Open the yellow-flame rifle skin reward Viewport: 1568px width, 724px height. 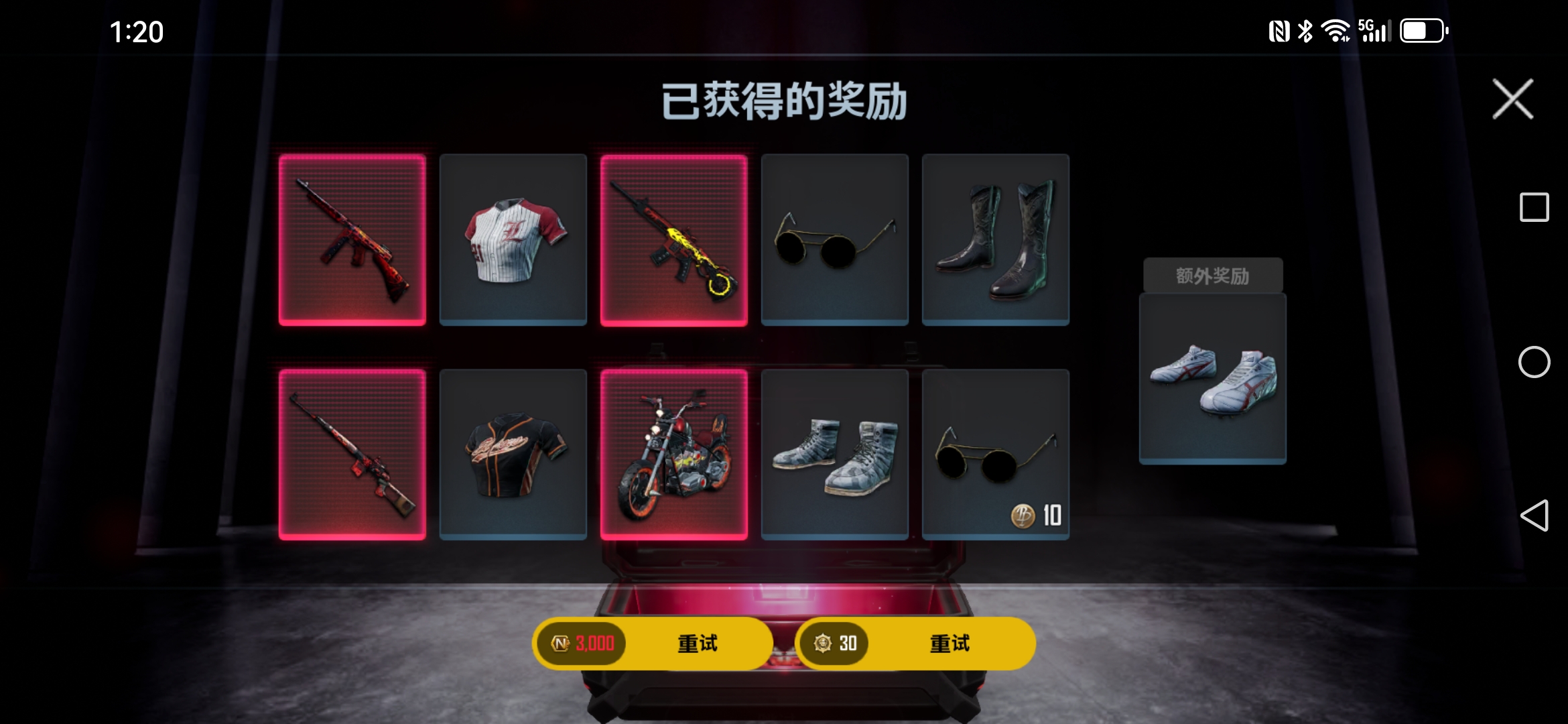(x=673, y=239)
